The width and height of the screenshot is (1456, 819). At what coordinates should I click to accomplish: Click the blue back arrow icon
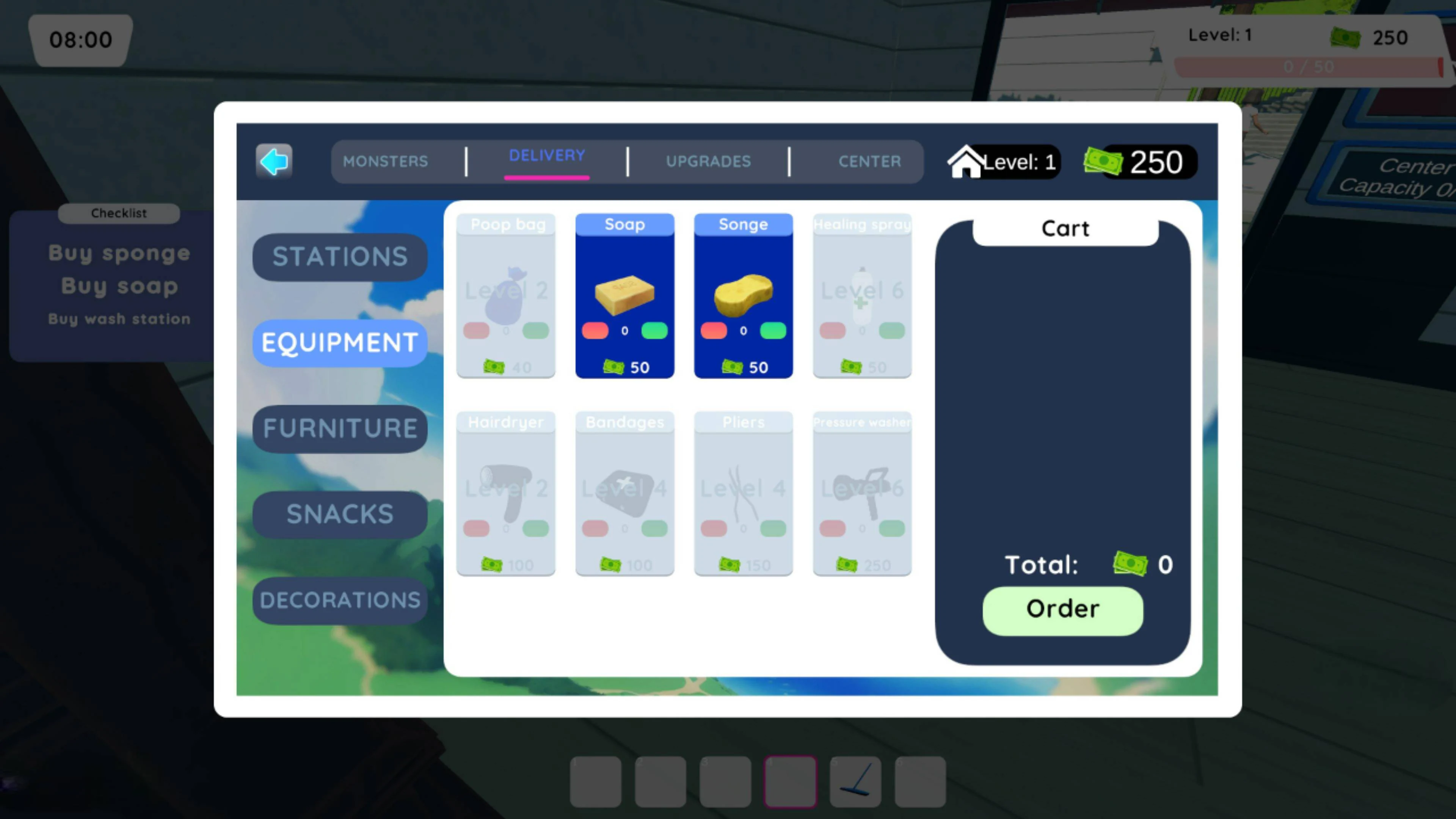pyautogui.click(x=273, y=162)
